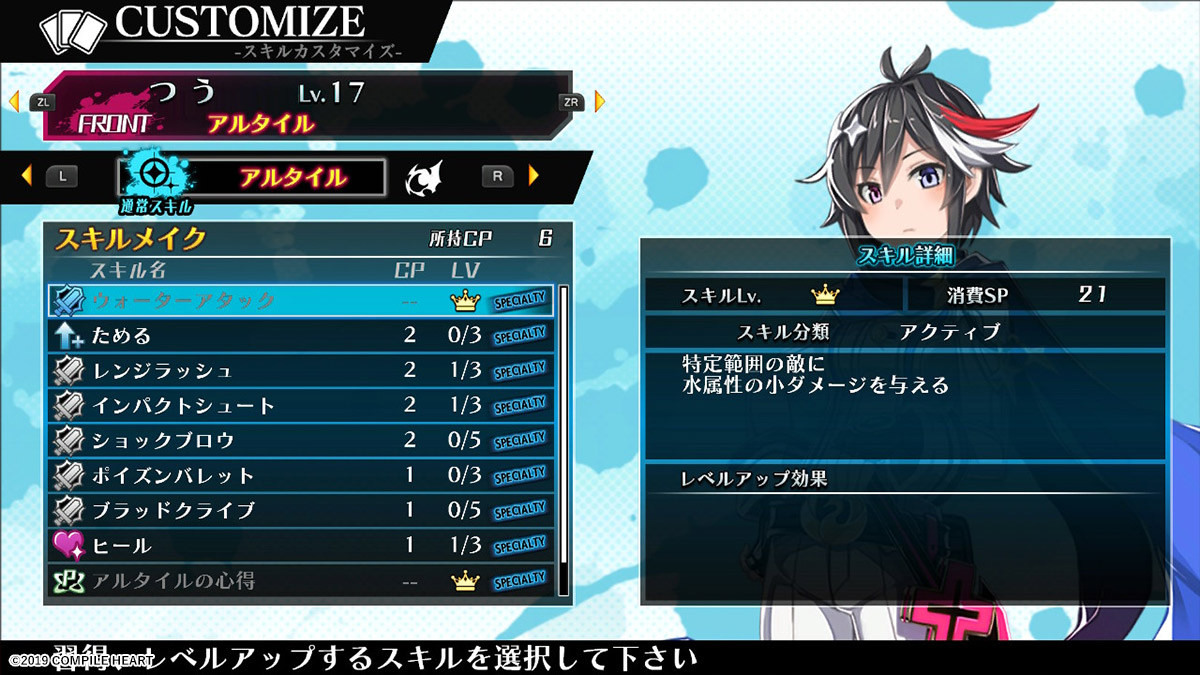Screen dimensions: 1200x675
Task: Click the skill list scrollbar
Action: coord(563,440)
